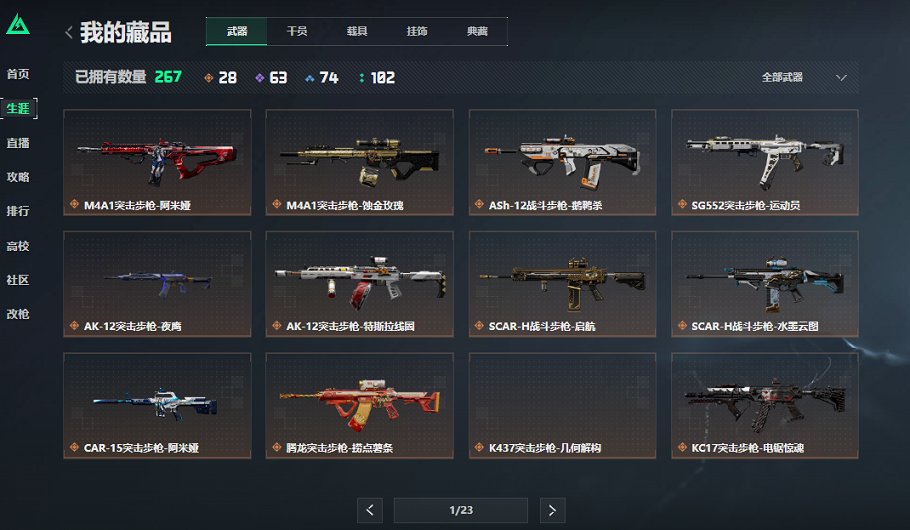
Task: Select the 挂饰 tab
Action: pos(417,31)
